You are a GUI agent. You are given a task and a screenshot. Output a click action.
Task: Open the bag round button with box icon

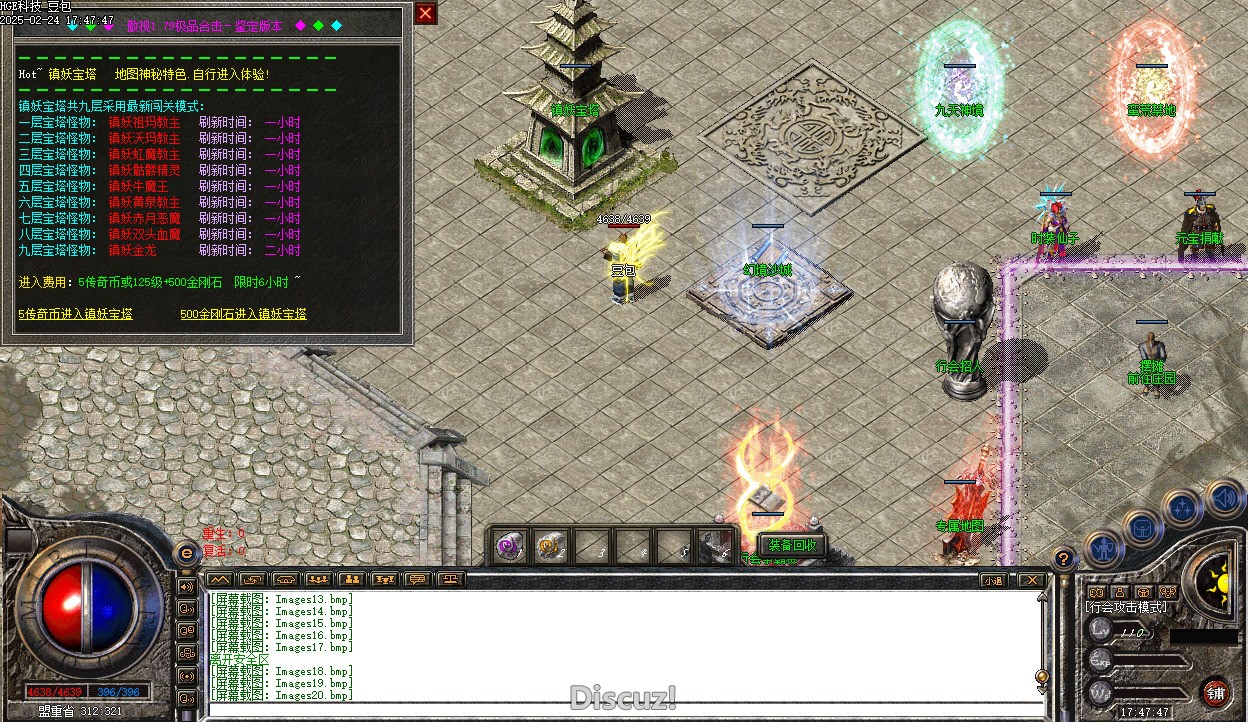(x=1142, y=527)
